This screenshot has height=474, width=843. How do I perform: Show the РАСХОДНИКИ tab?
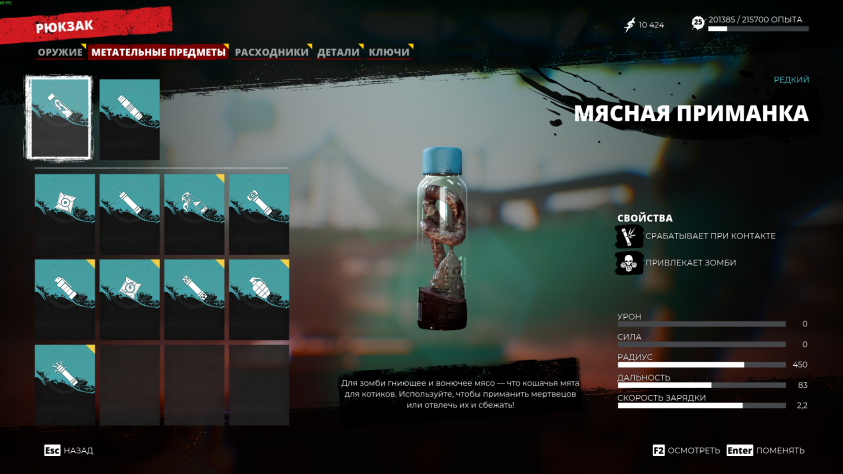click(x=271, y=52)
